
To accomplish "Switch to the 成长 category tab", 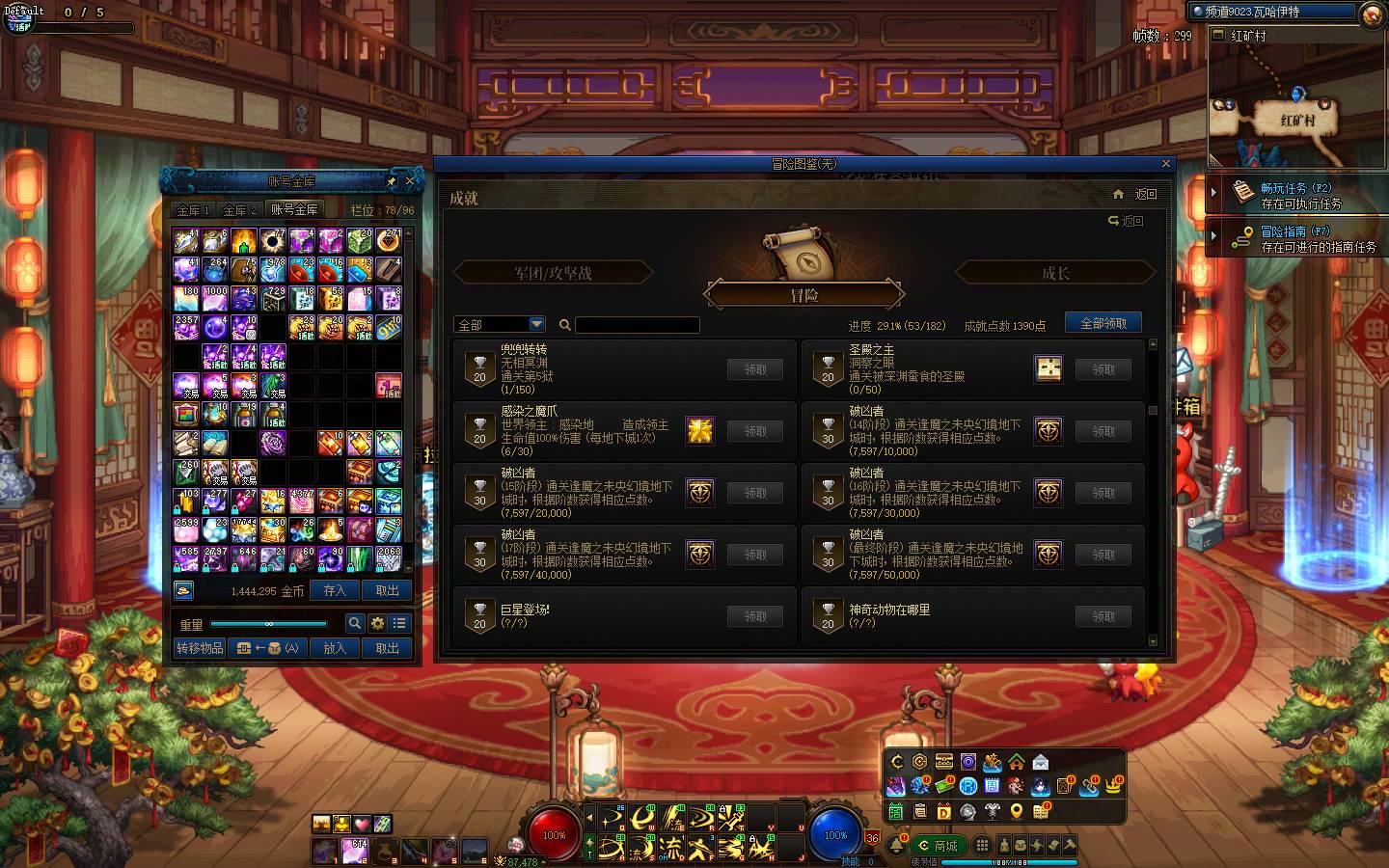I will coord(1055,274).
